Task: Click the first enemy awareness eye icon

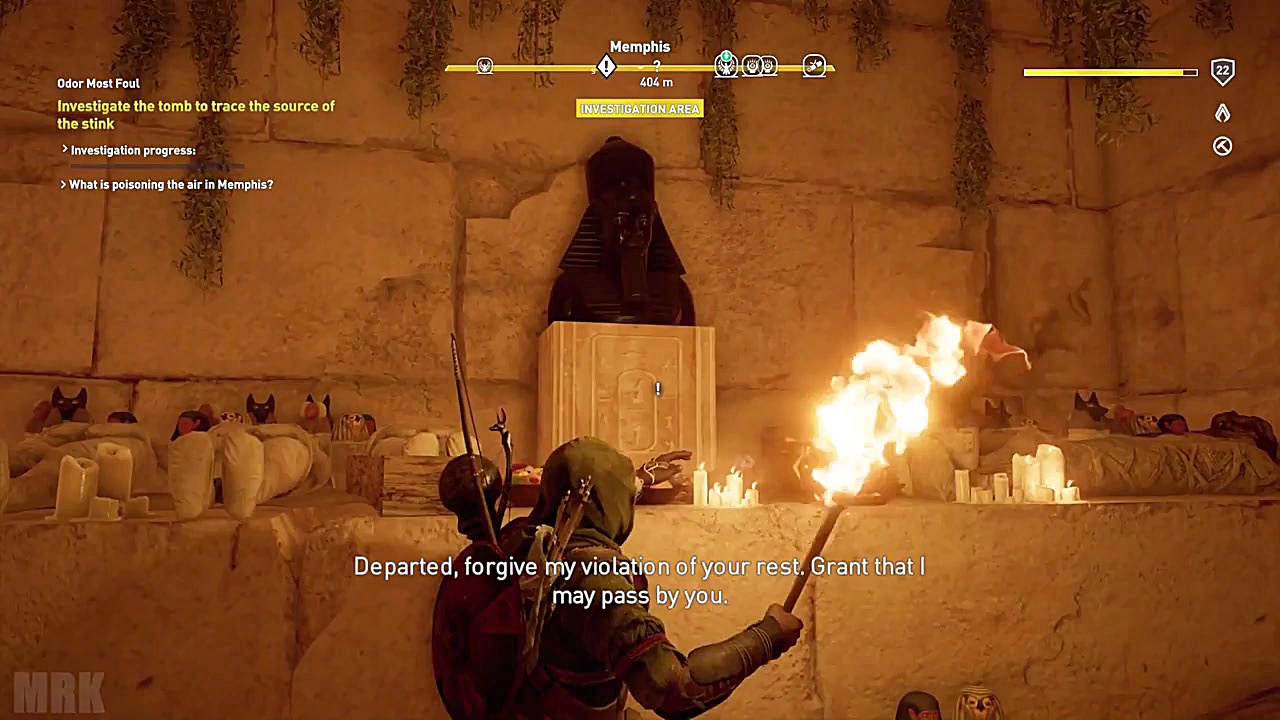Action: [x=751, y=65]
